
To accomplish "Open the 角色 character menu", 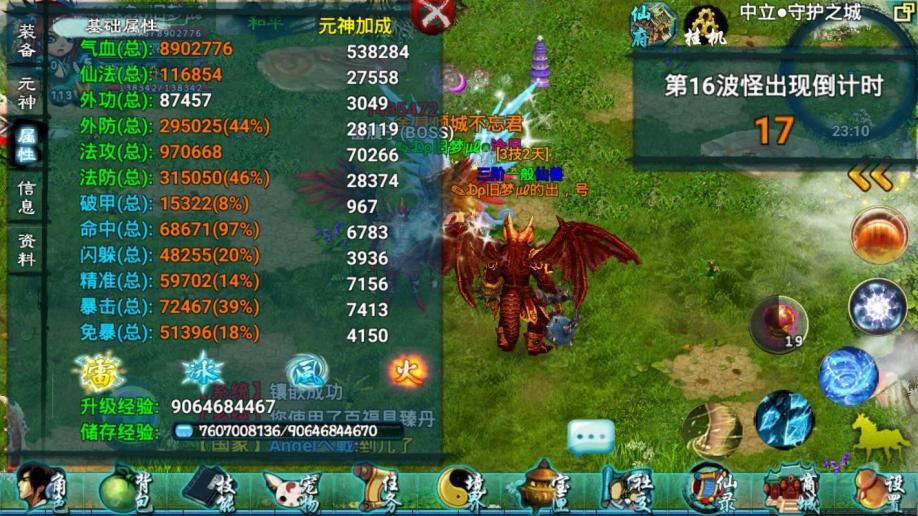I will point(43,489).
